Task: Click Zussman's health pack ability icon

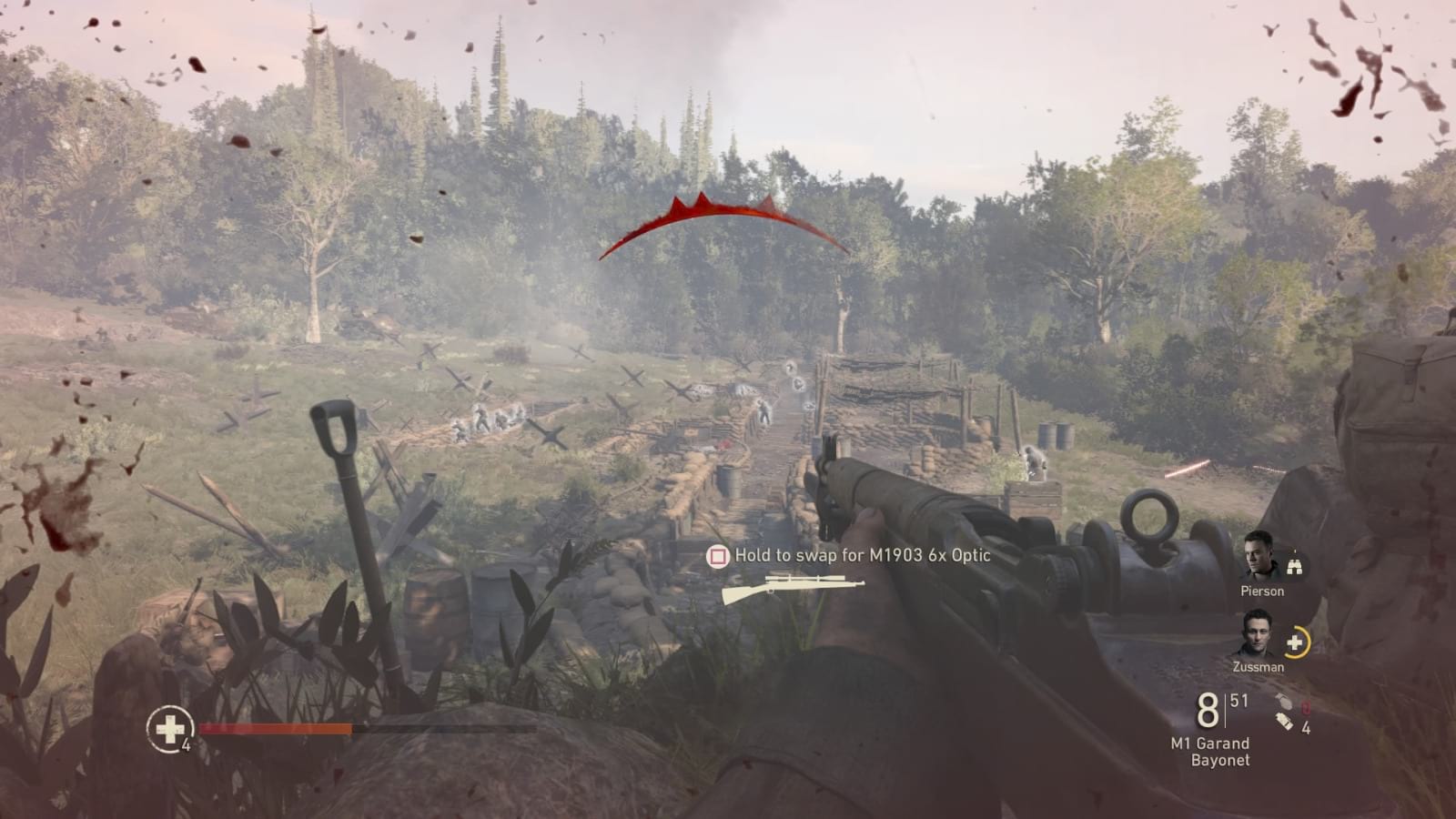Action: point(1295,642)
